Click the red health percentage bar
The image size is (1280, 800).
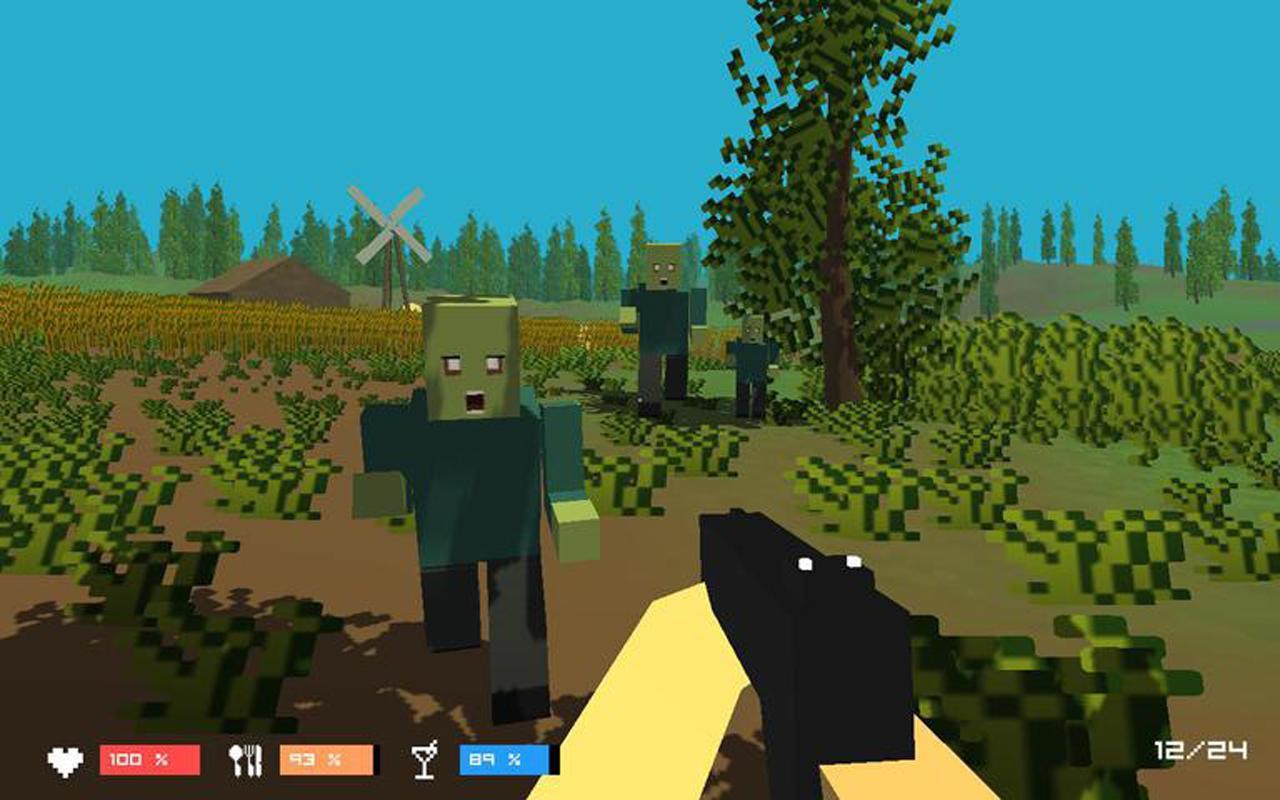tap(150, 762)
